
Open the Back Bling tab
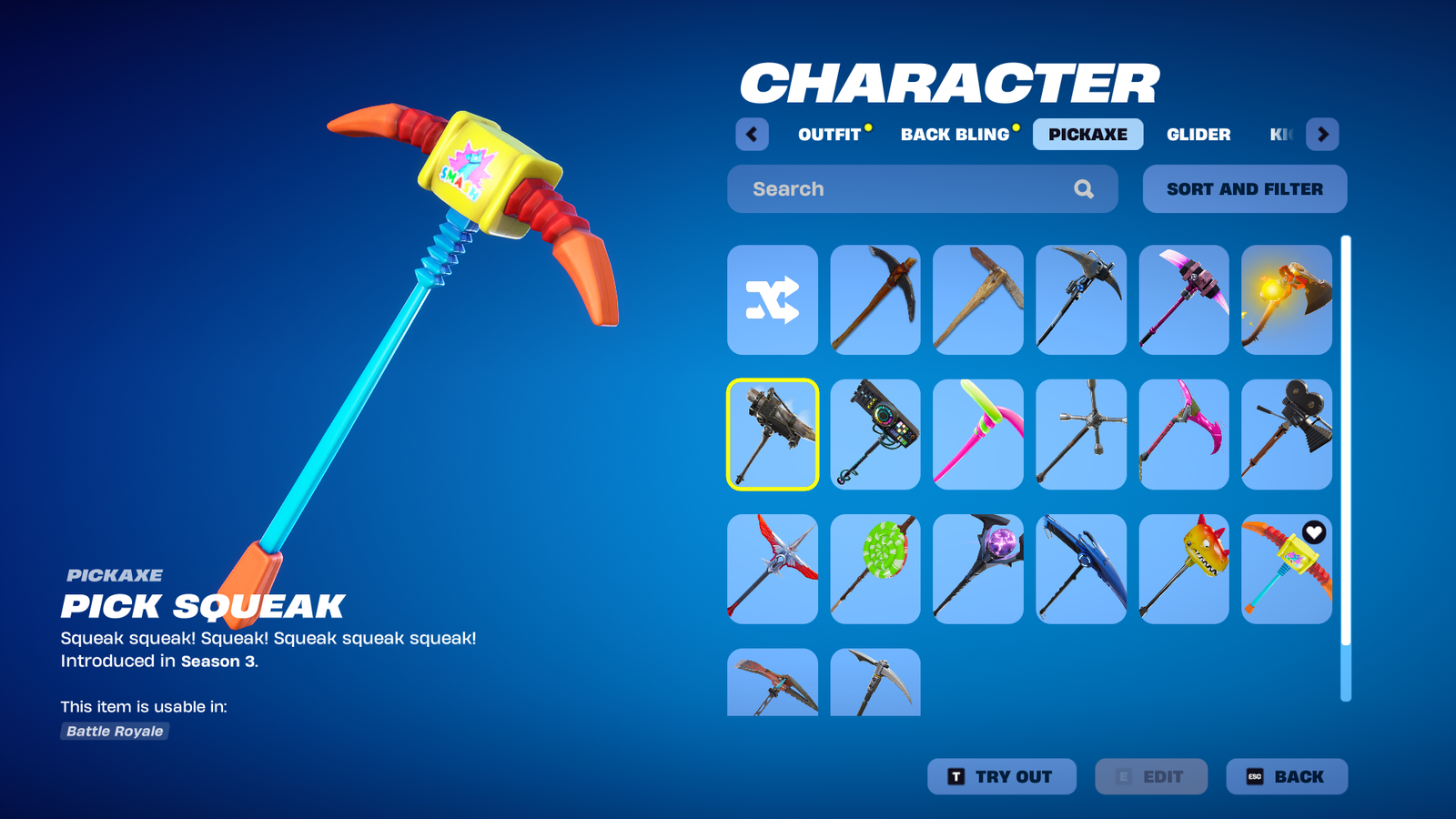point(955,135)
